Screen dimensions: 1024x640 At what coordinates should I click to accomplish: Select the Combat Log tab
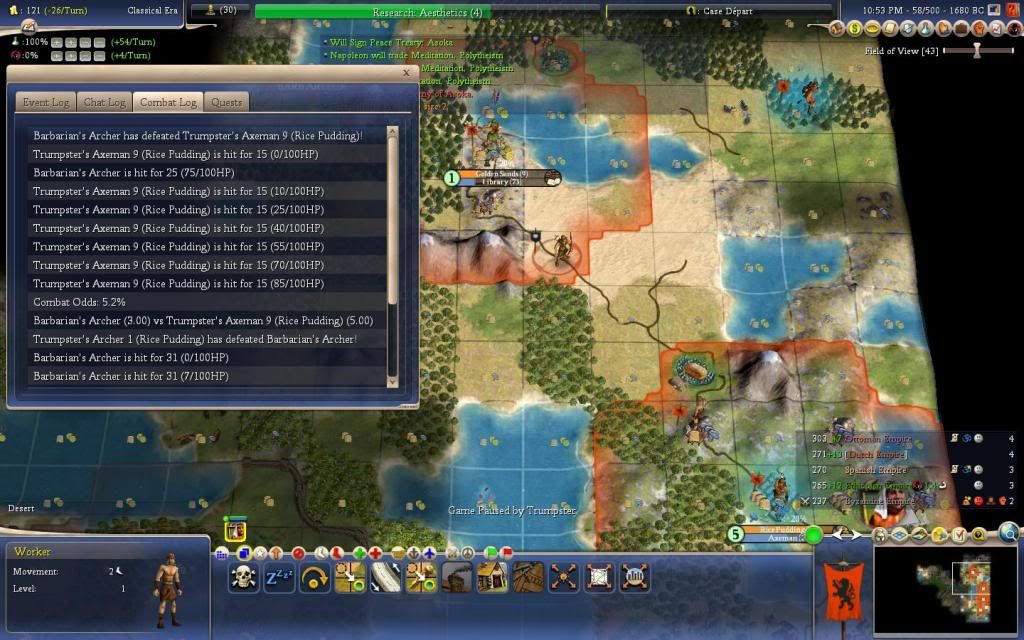168,102
